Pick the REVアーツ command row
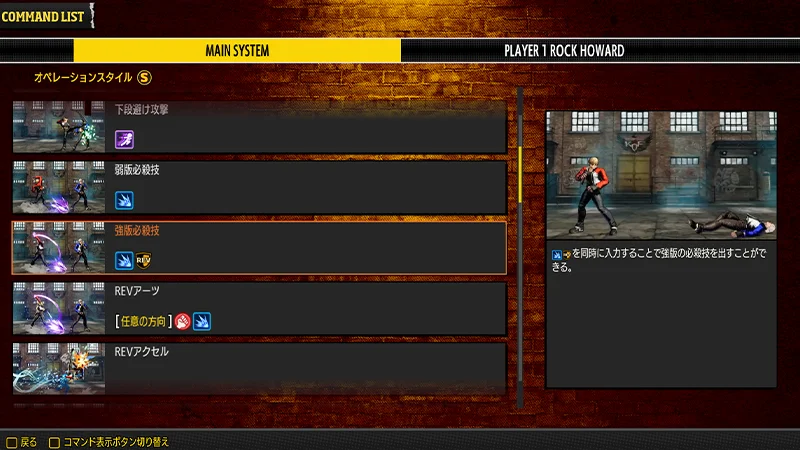Viewport: 800px width, 450px height. coord(259,308)
